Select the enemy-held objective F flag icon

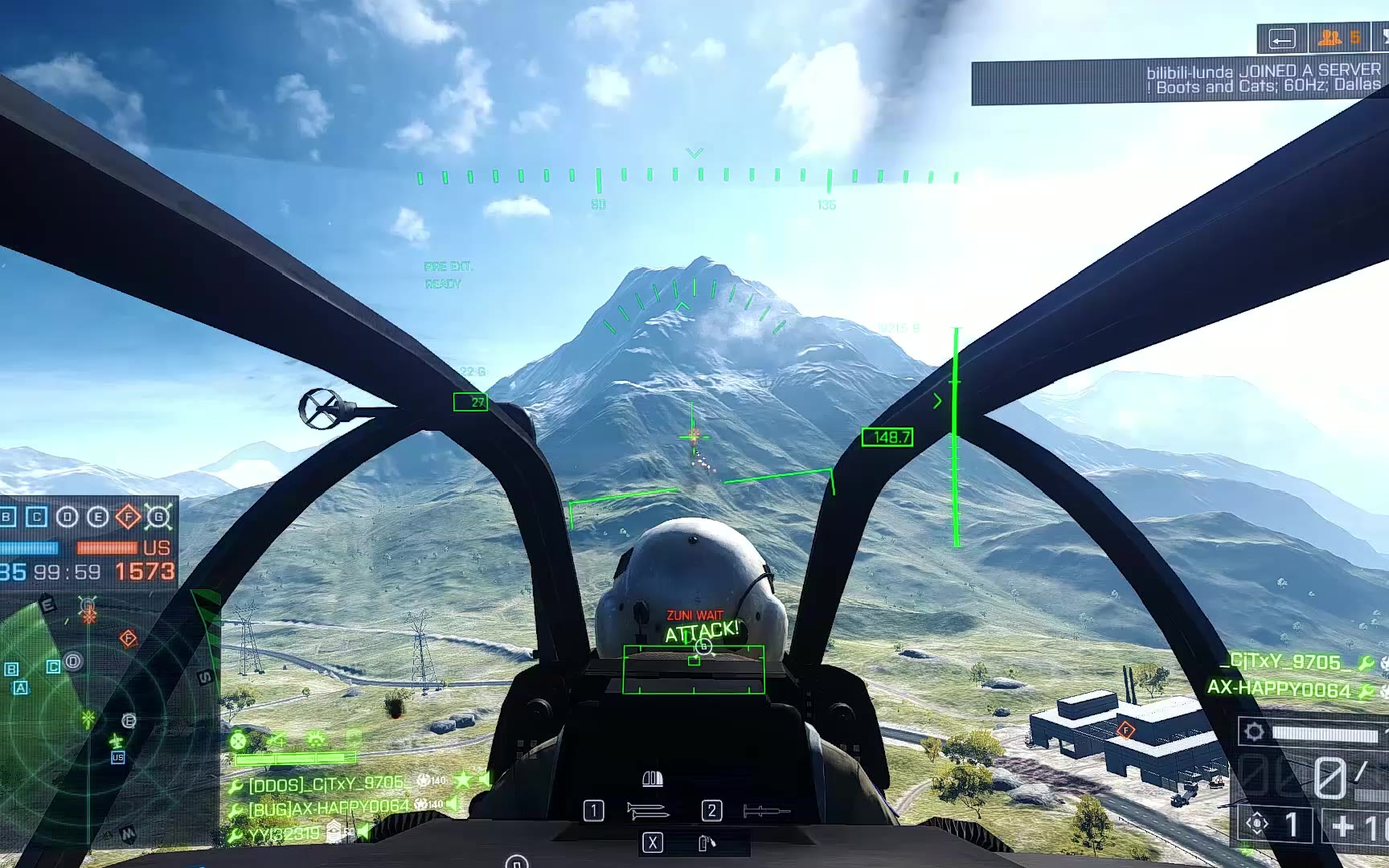coord(129,517)
